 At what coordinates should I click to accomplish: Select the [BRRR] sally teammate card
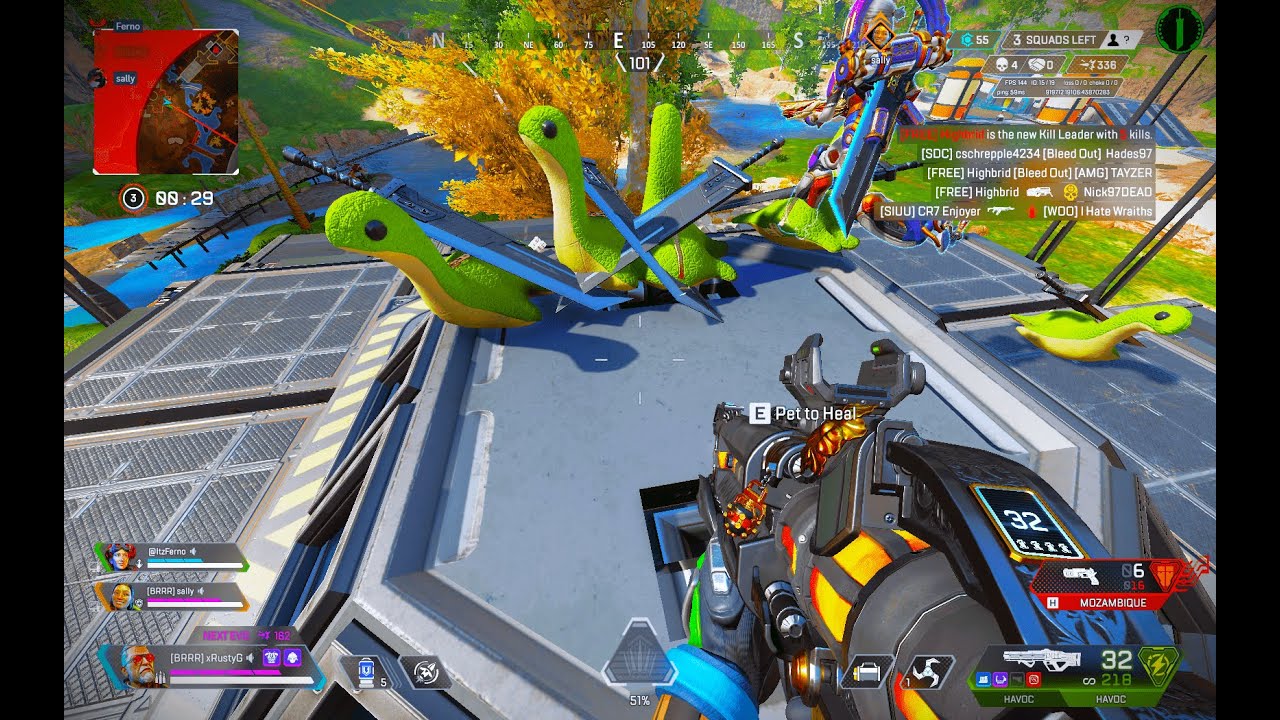tap(172, 597)
